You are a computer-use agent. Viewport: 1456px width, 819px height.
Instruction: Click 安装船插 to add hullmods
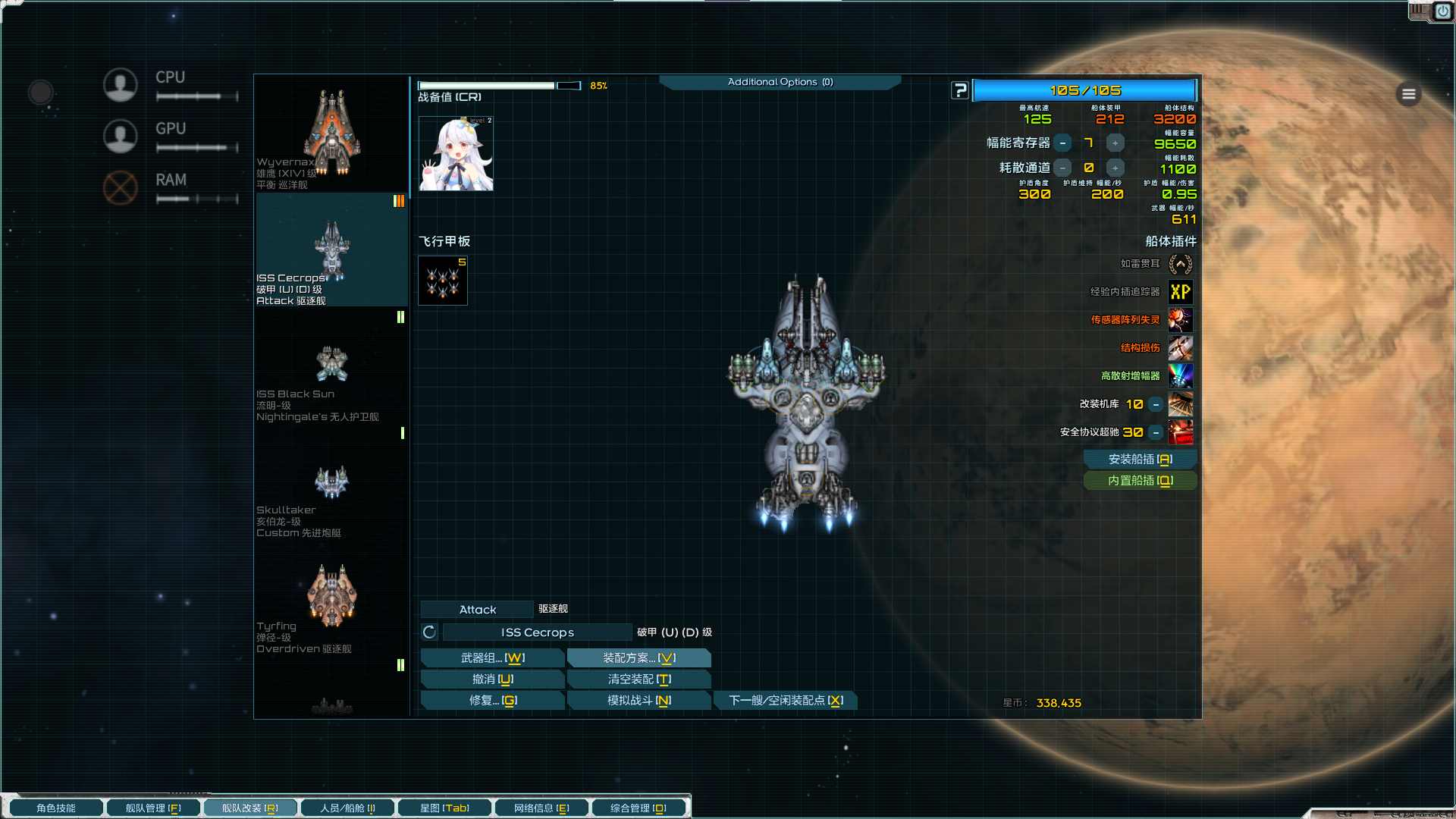point(1140,460)
